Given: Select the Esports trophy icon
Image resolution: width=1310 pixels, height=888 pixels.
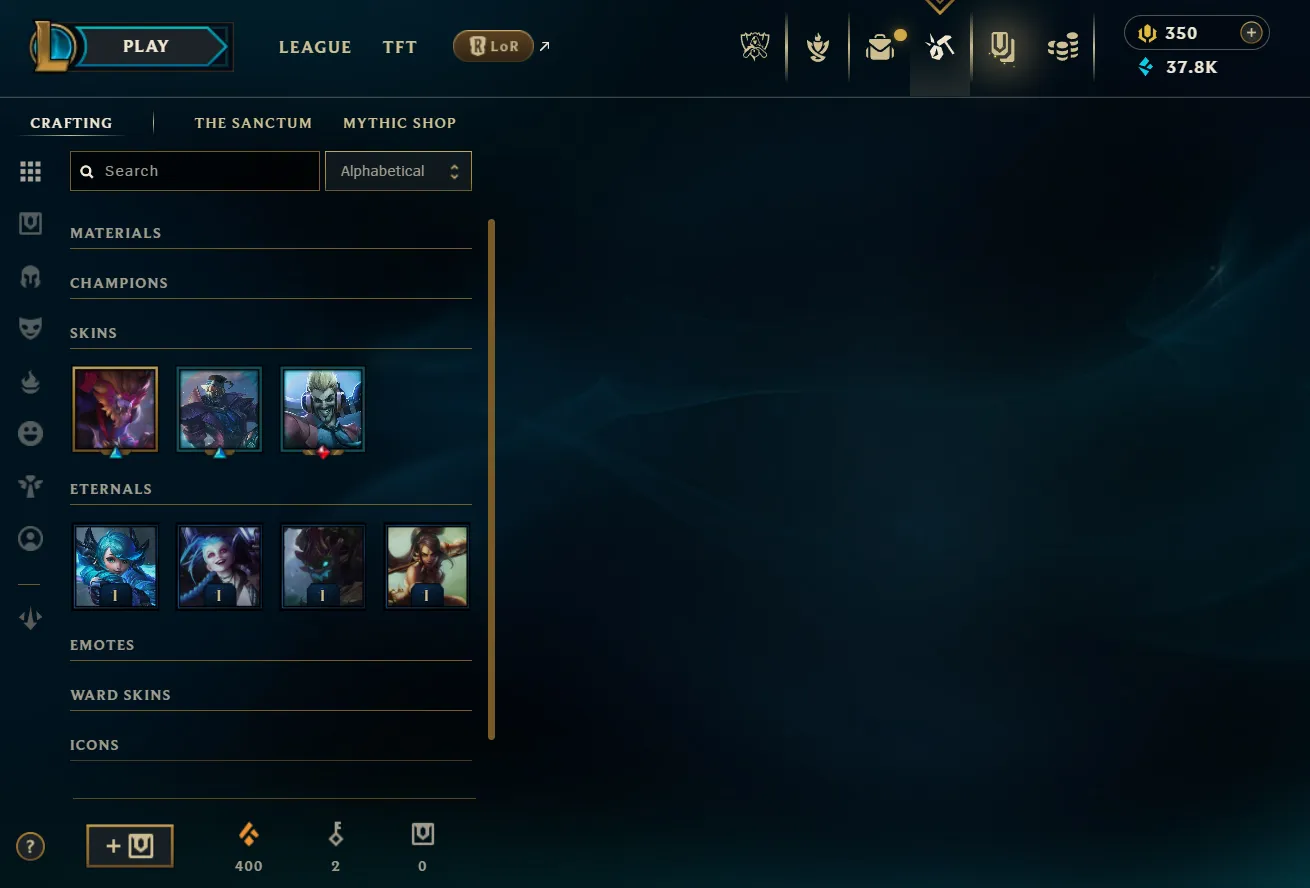Looking at the screenshot, I should point(755,46).
